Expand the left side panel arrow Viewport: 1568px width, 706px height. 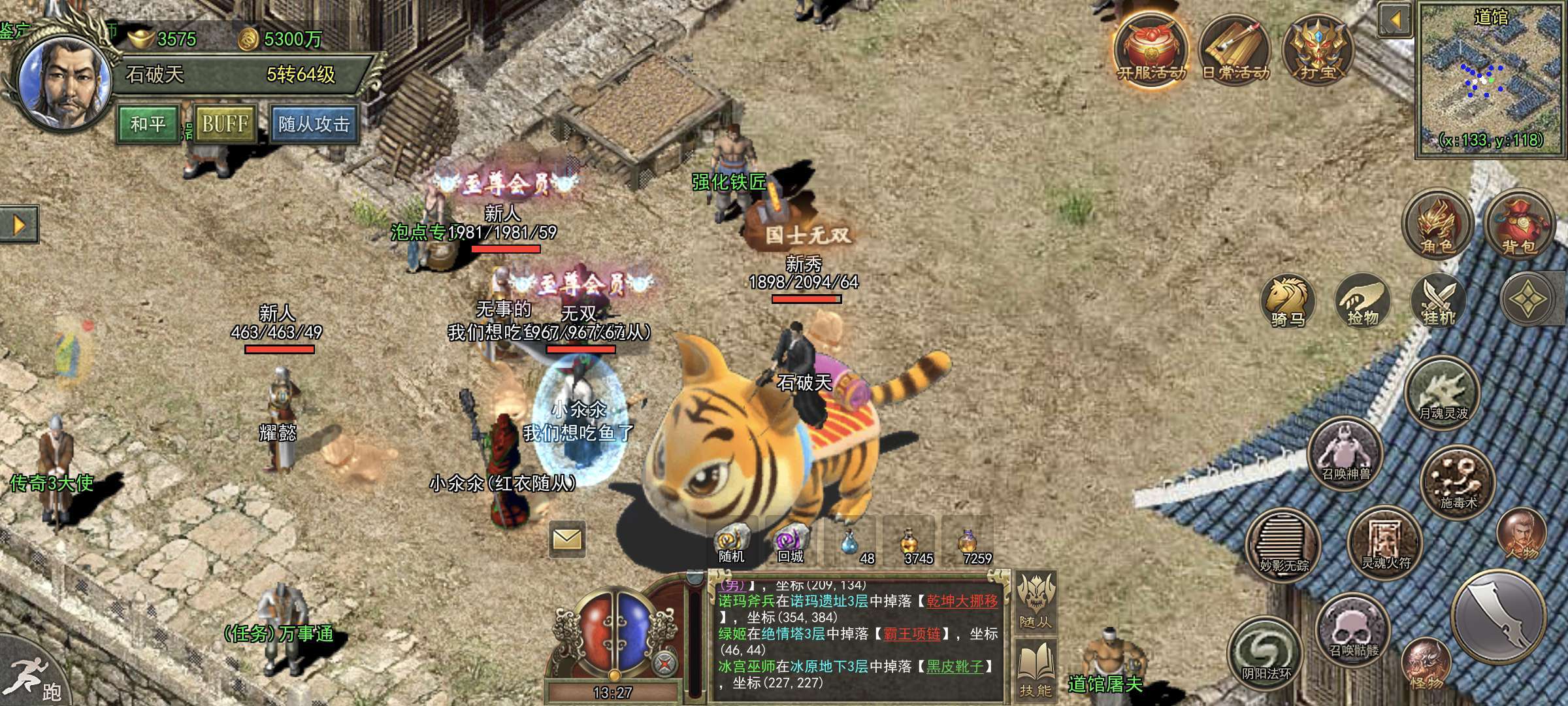click(19, 225)
